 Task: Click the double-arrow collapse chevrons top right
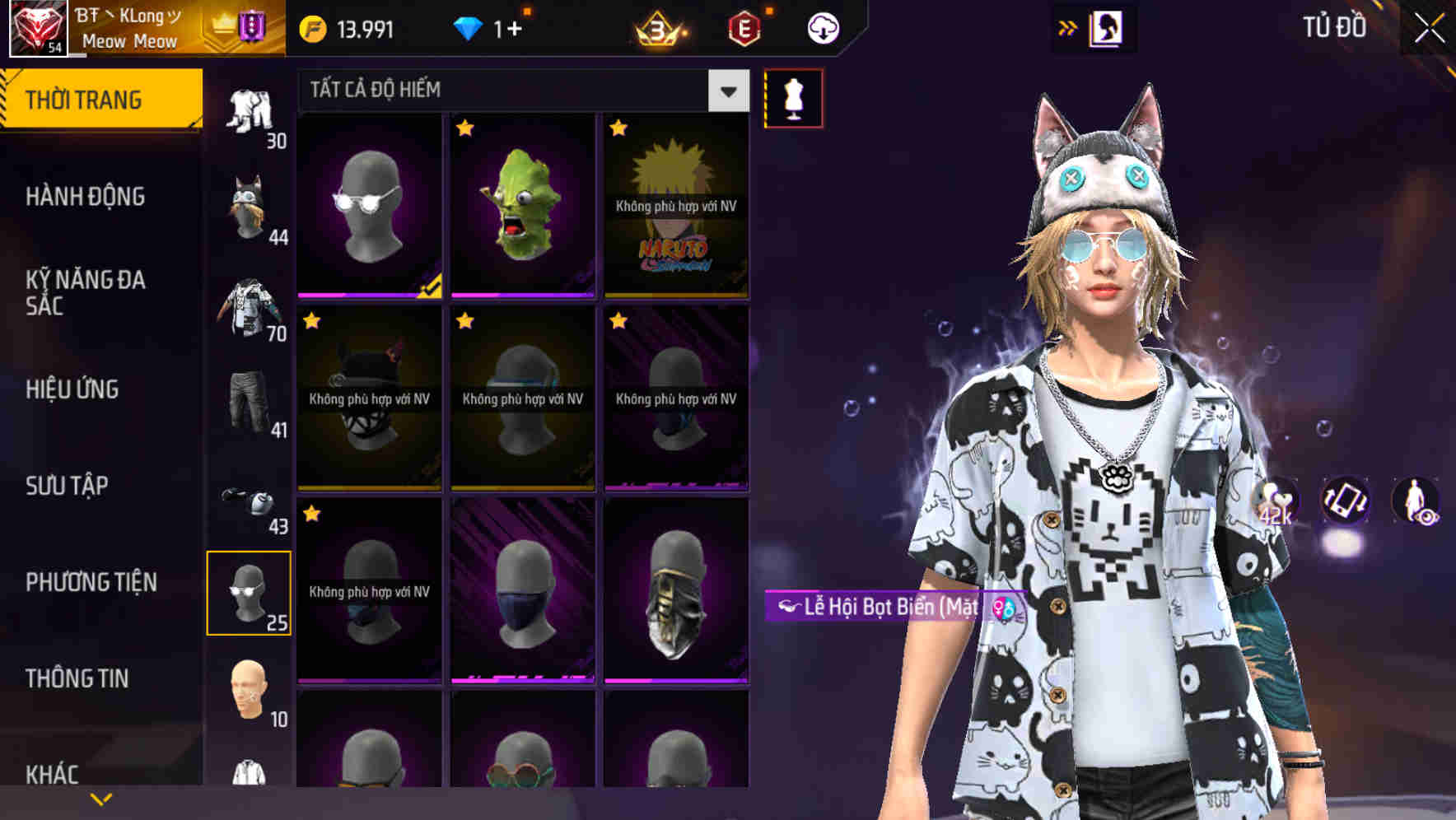[1068, 27]
